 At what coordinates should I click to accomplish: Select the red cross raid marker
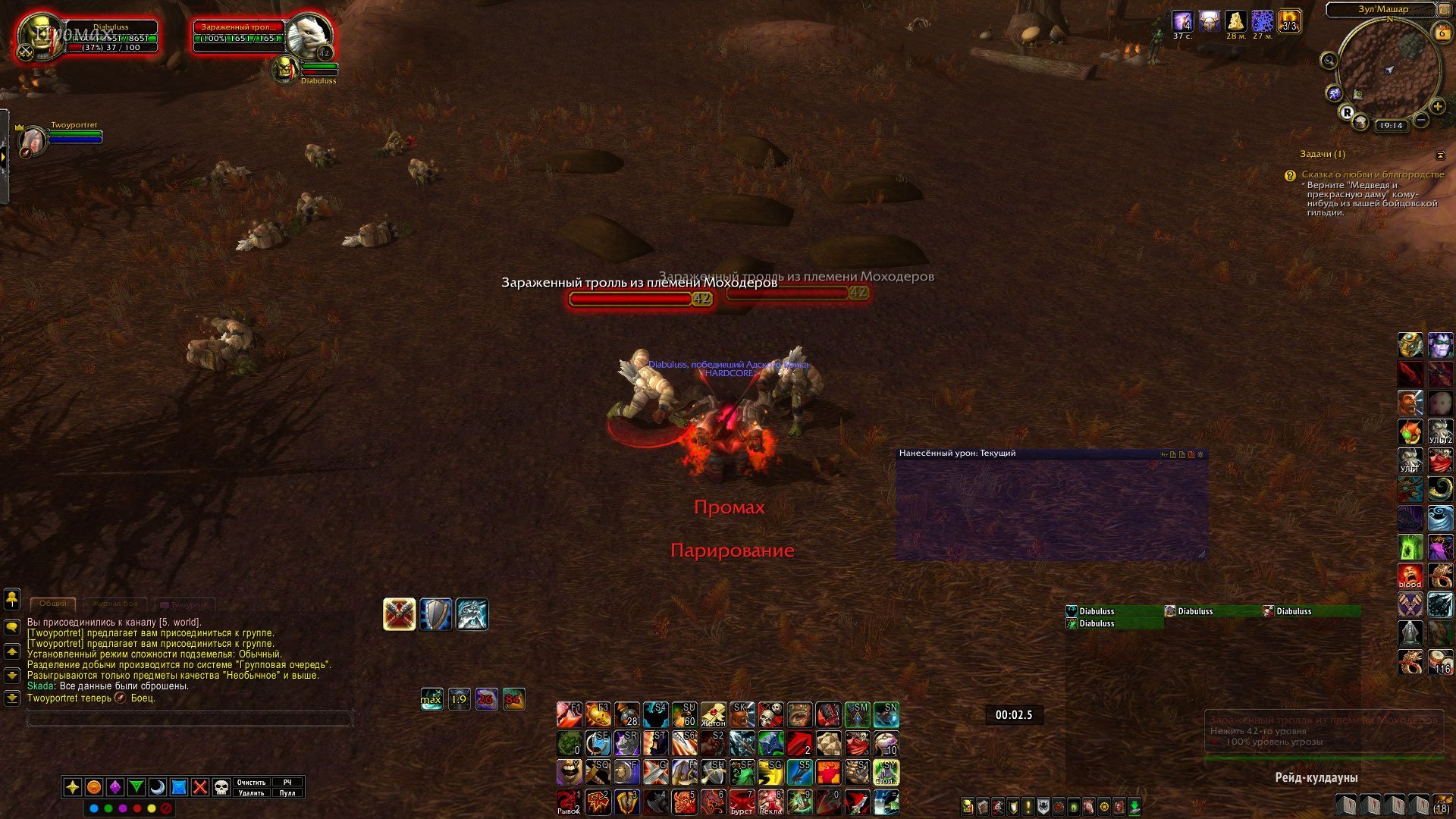click(x=200, y=787)
